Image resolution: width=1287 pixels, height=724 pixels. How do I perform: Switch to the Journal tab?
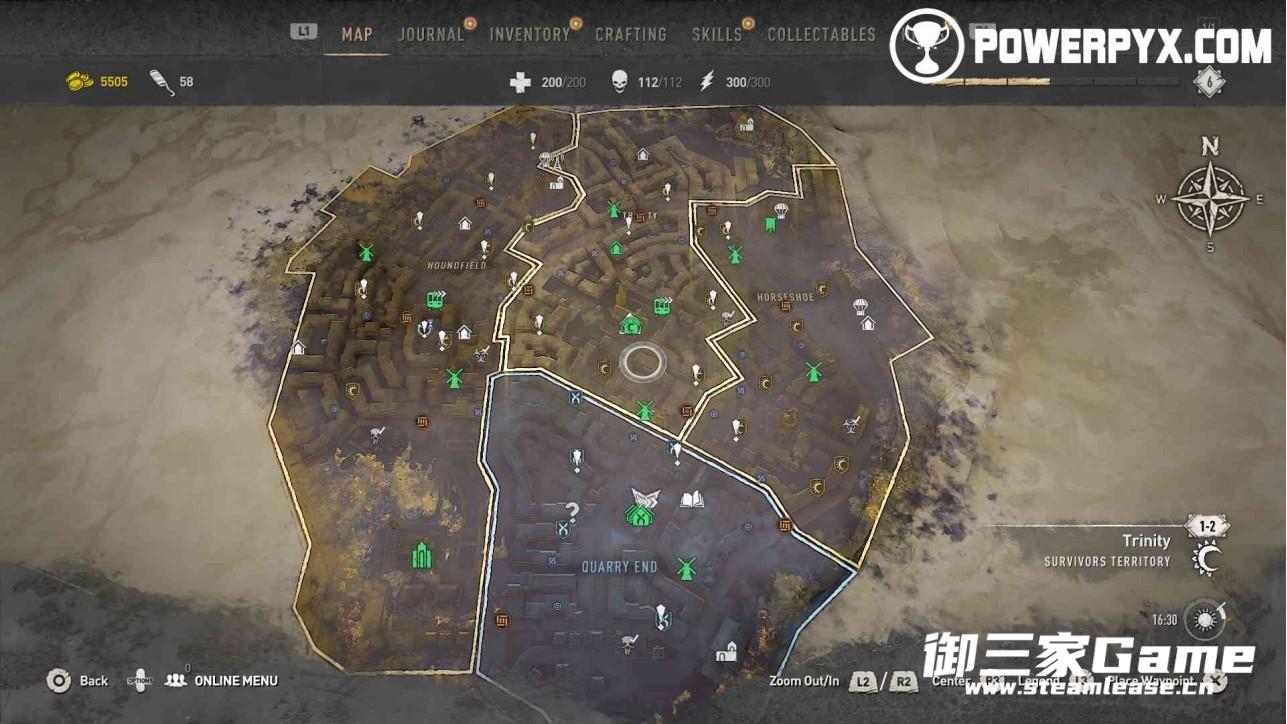(431, 34)
